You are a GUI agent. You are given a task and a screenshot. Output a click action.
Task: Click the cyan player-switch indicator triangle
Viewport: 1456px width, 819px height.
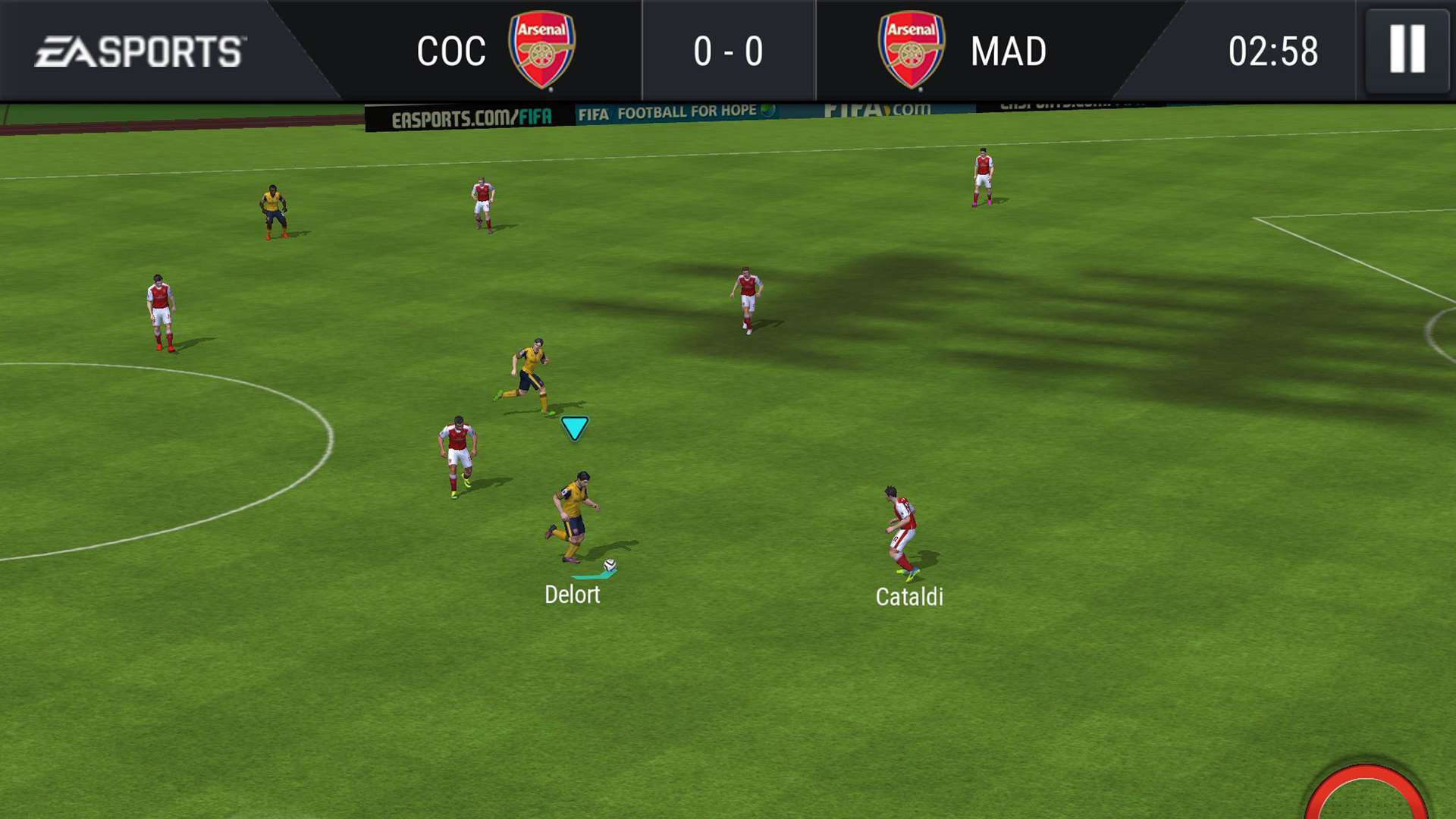(x=574, y=428)
